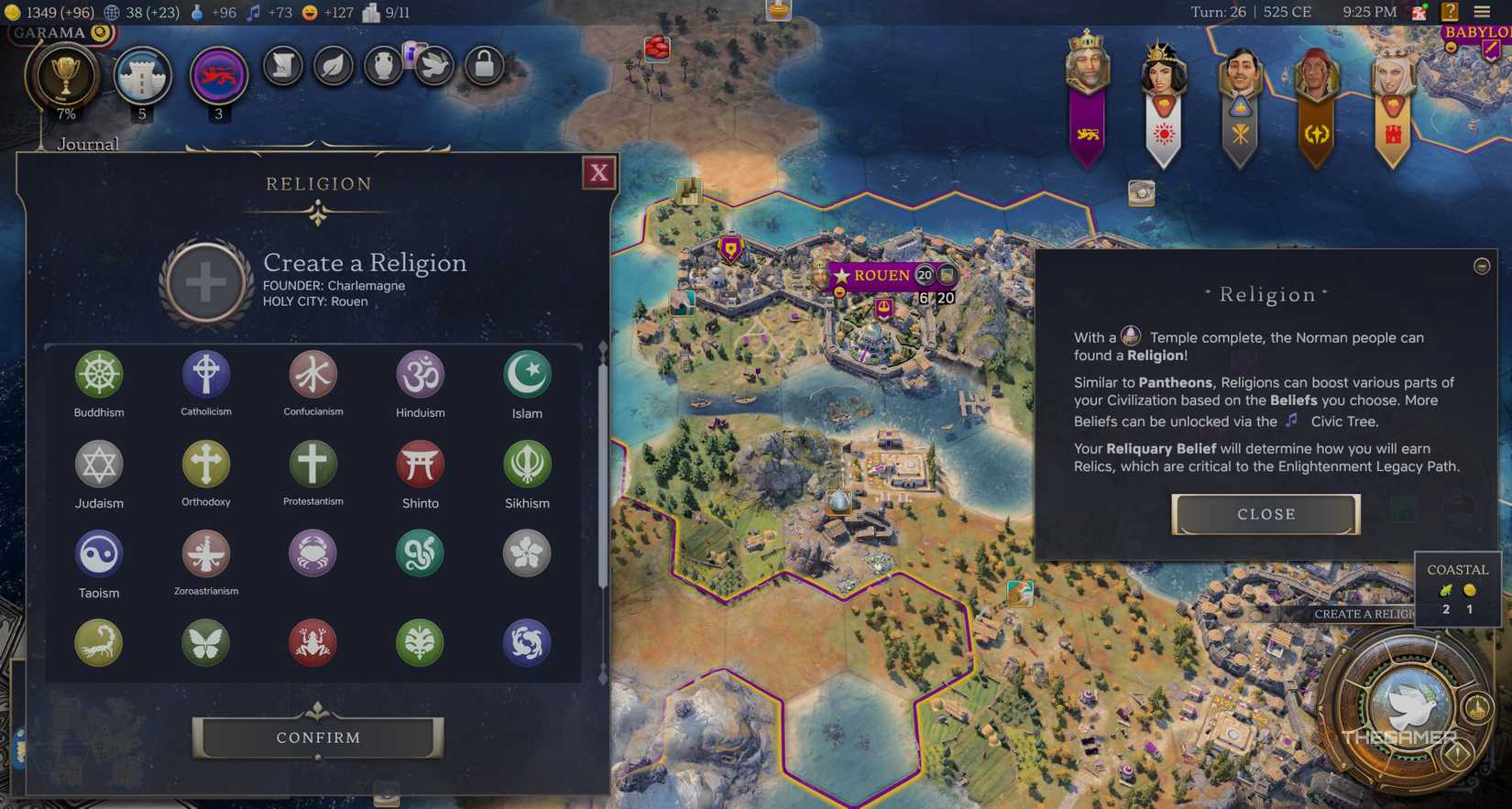This screenshot has height=809, width=1512.
Task: Open the Garama city banner menu
Action: 55,30
